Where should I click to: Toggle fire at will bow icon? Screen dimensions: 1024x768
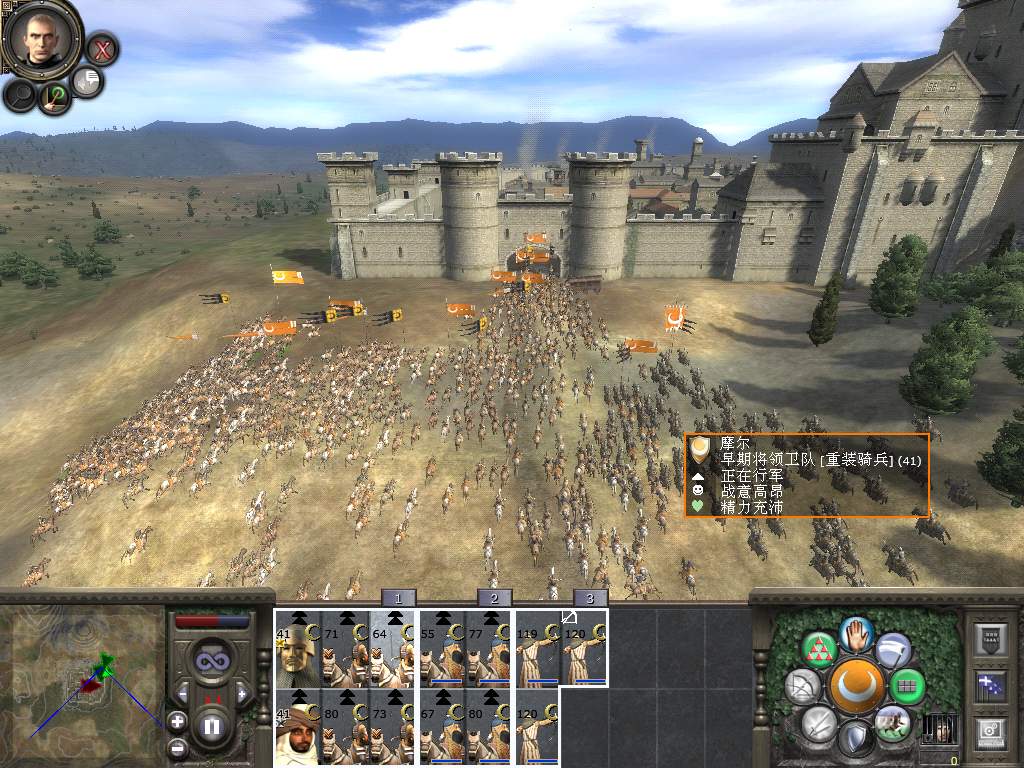tap(803, 687)
